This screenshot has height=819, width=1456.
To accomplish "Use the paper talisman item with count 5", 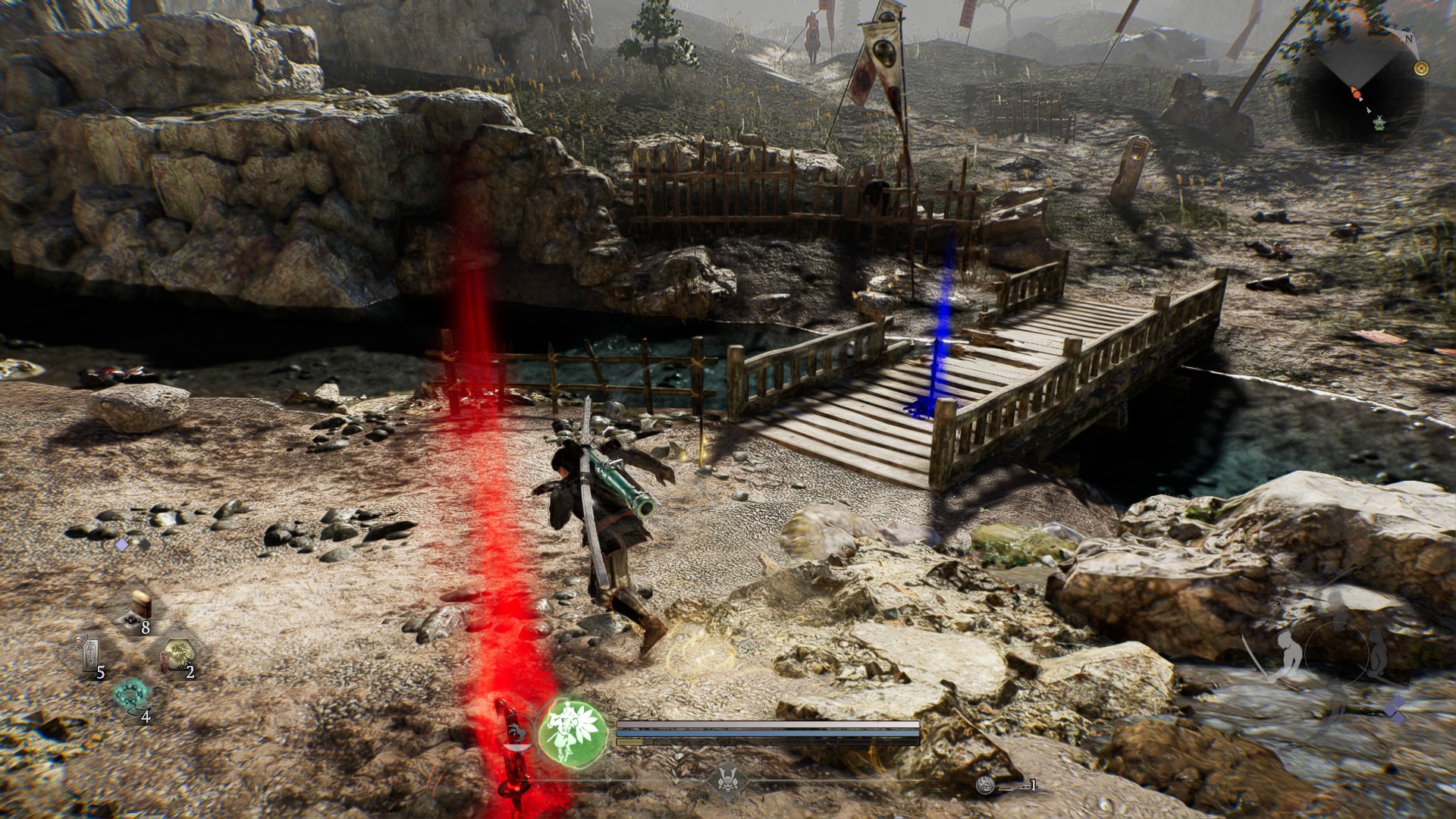I will (x=90, y=654).
